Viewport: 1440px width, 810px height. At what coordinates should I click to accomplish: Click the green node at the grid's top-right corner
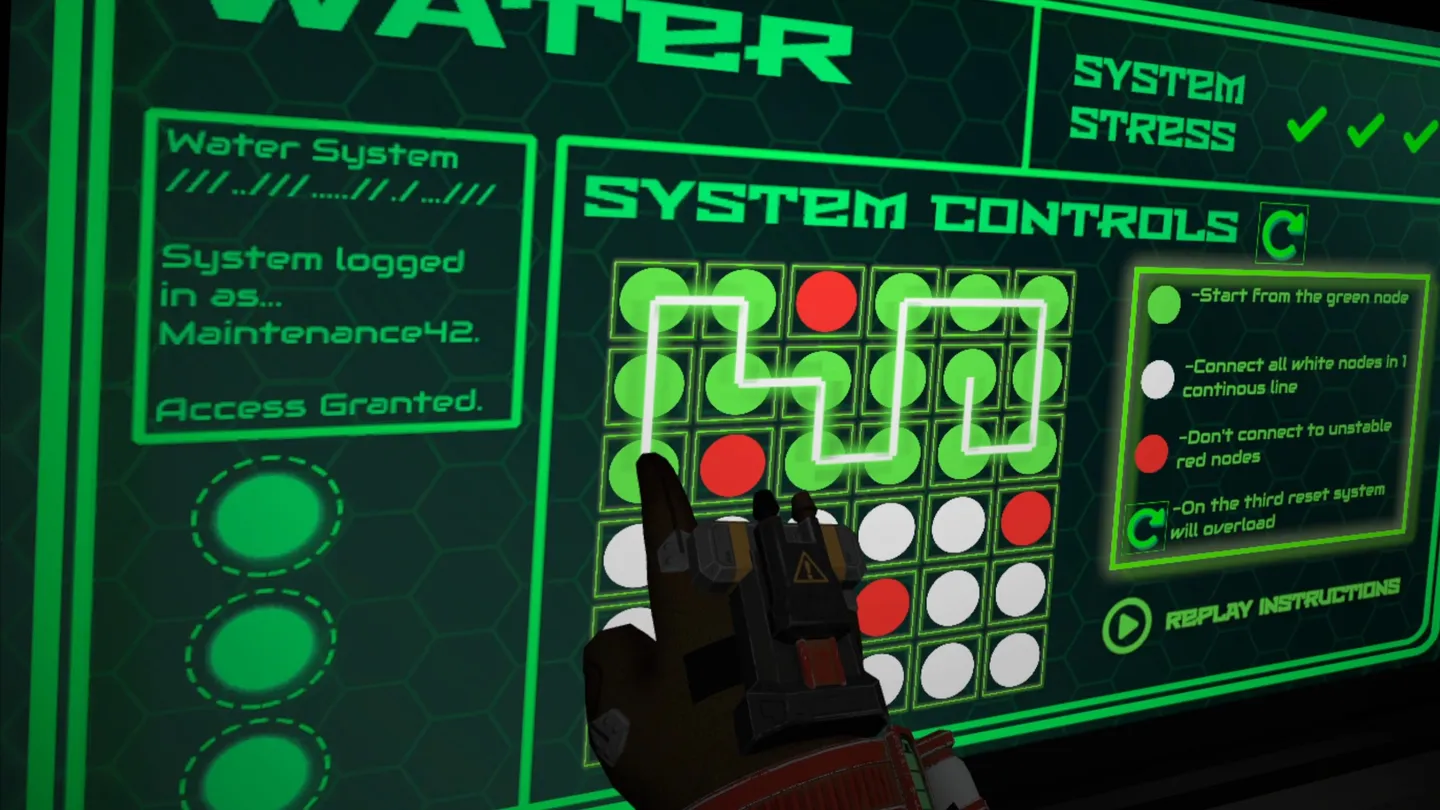click(1042, 300)
